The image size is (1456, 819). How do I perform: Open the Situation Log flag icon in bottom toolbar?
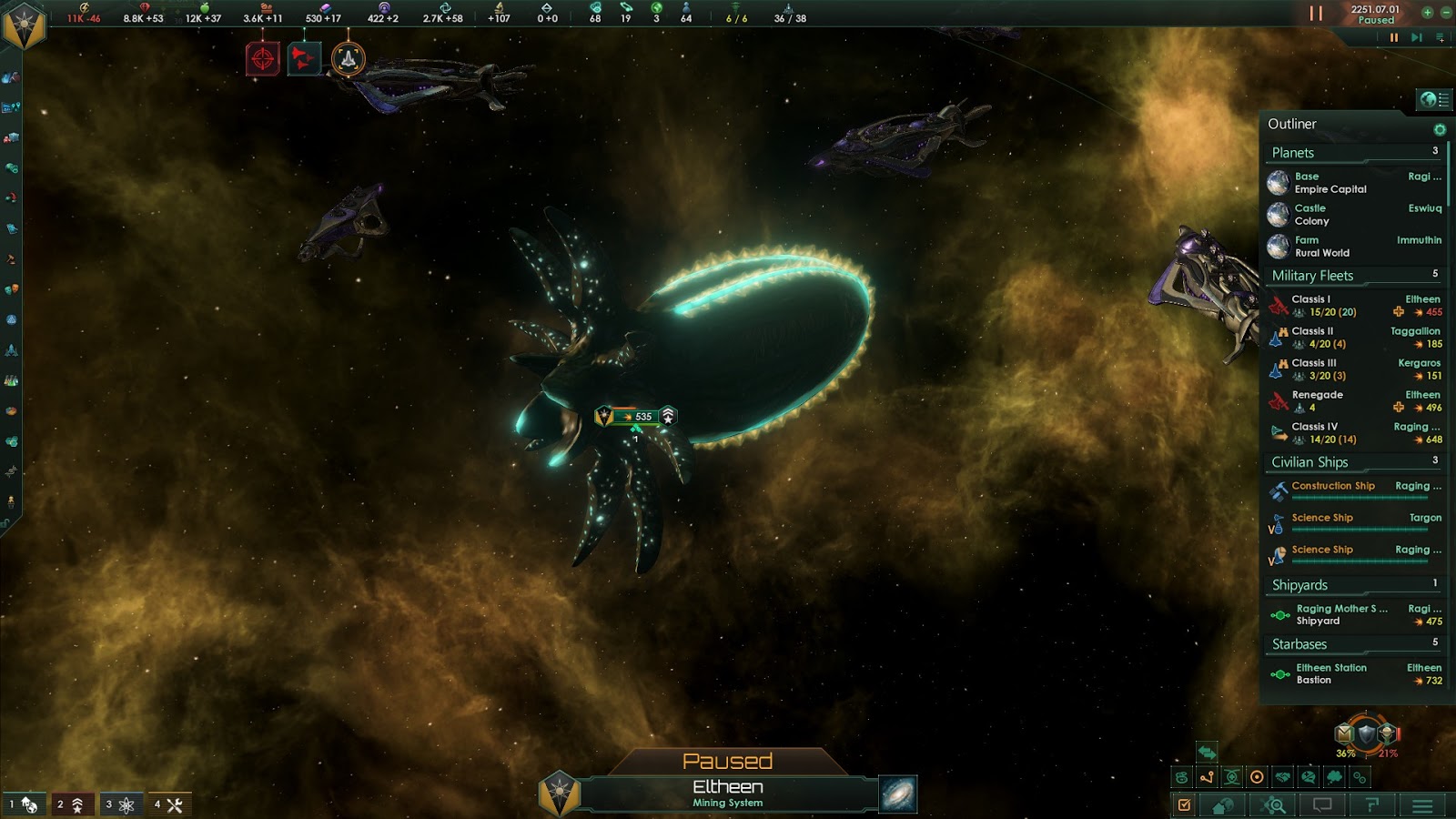point(1371,804)
